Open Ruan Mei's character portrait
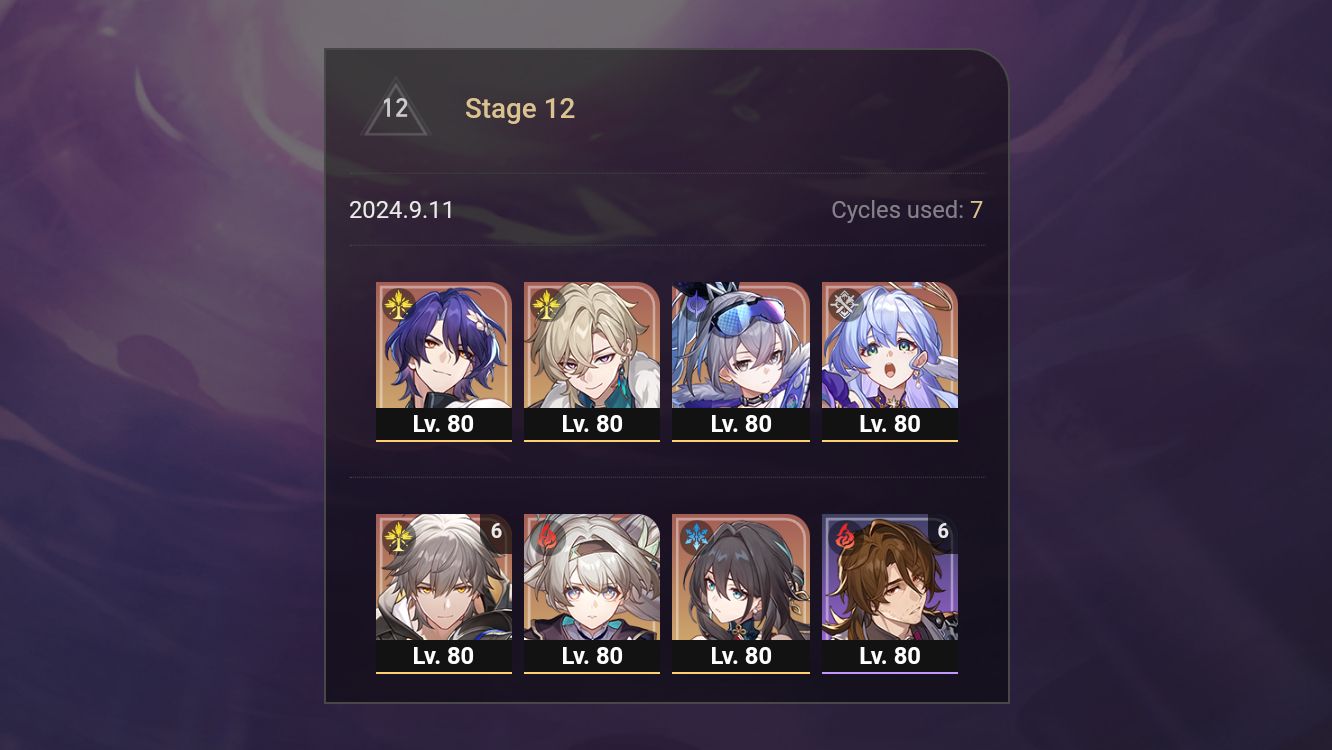 pos(741,578)
